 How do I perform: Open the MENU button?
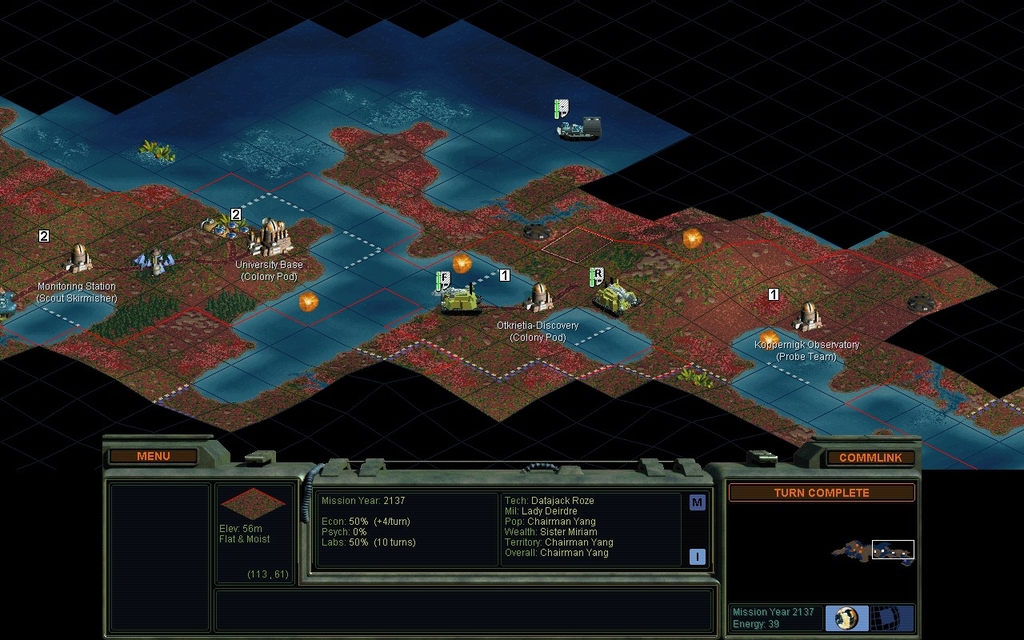point(153,456)
